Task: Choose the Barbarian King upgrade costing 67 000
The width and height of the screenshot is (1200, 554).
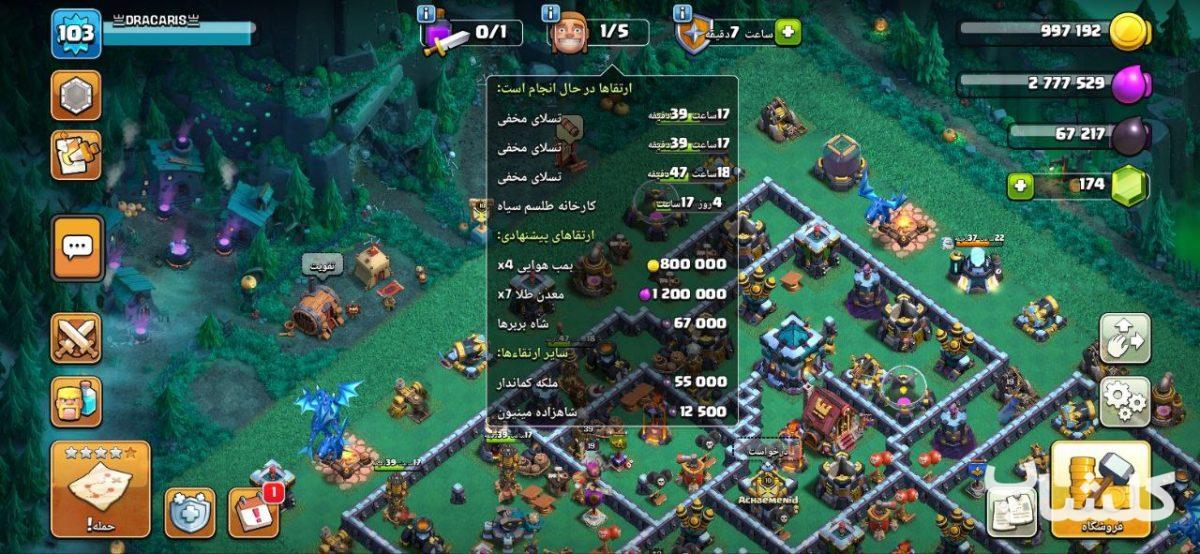Action: tap(612, 323)
